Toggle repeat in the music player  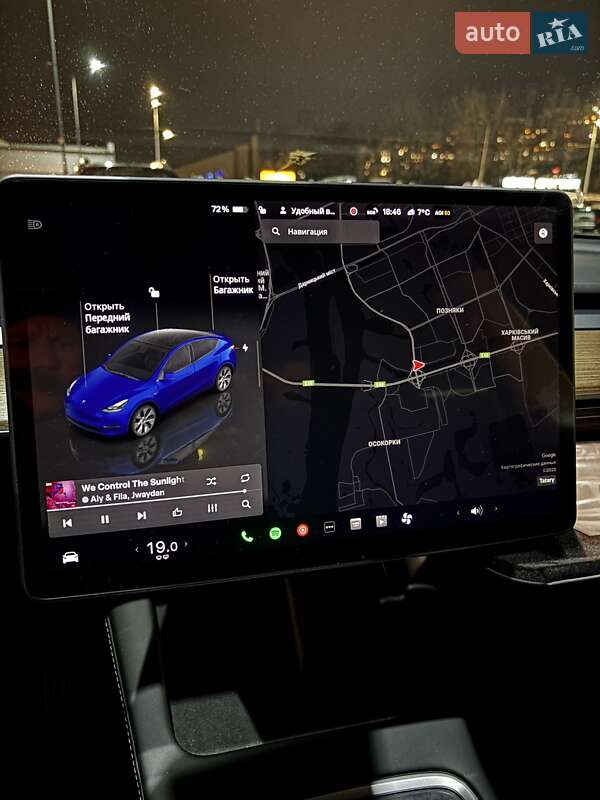pos(244,479)
